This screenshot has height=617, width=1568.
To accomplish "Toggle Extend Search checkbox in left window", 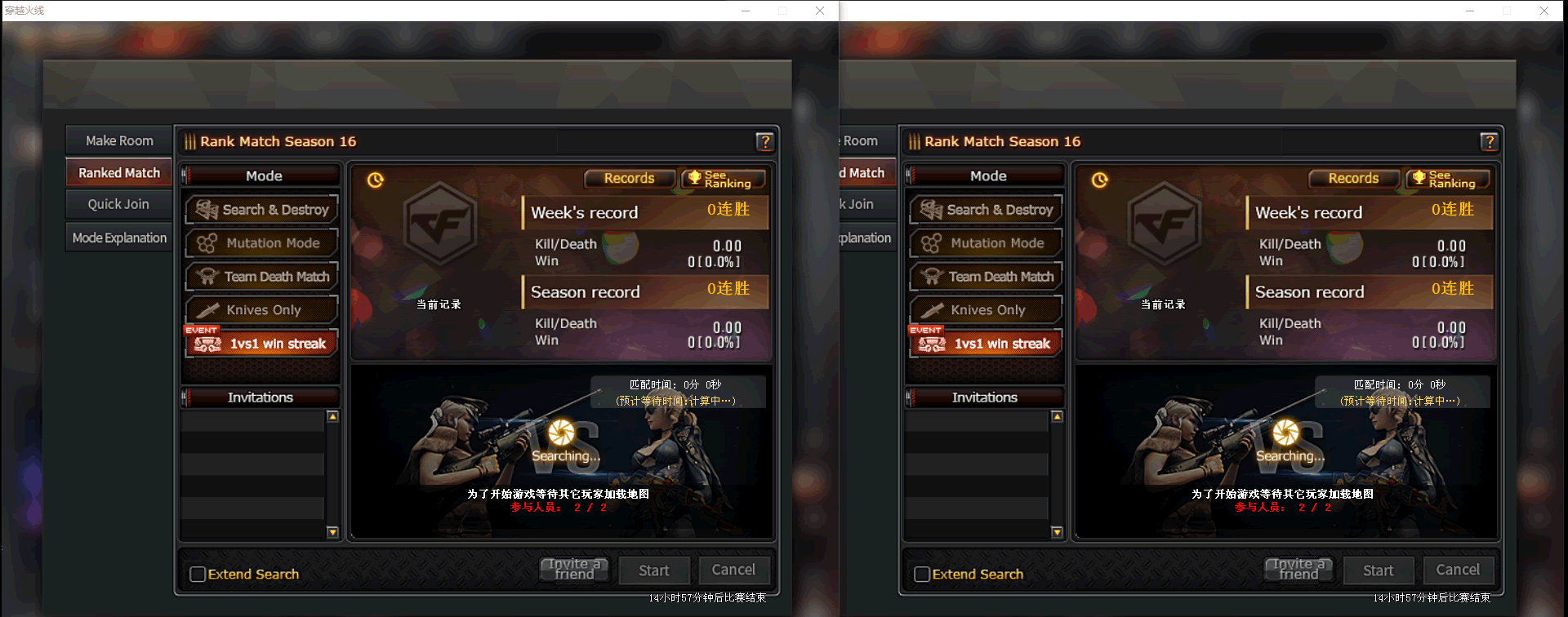I will (198, 574).
